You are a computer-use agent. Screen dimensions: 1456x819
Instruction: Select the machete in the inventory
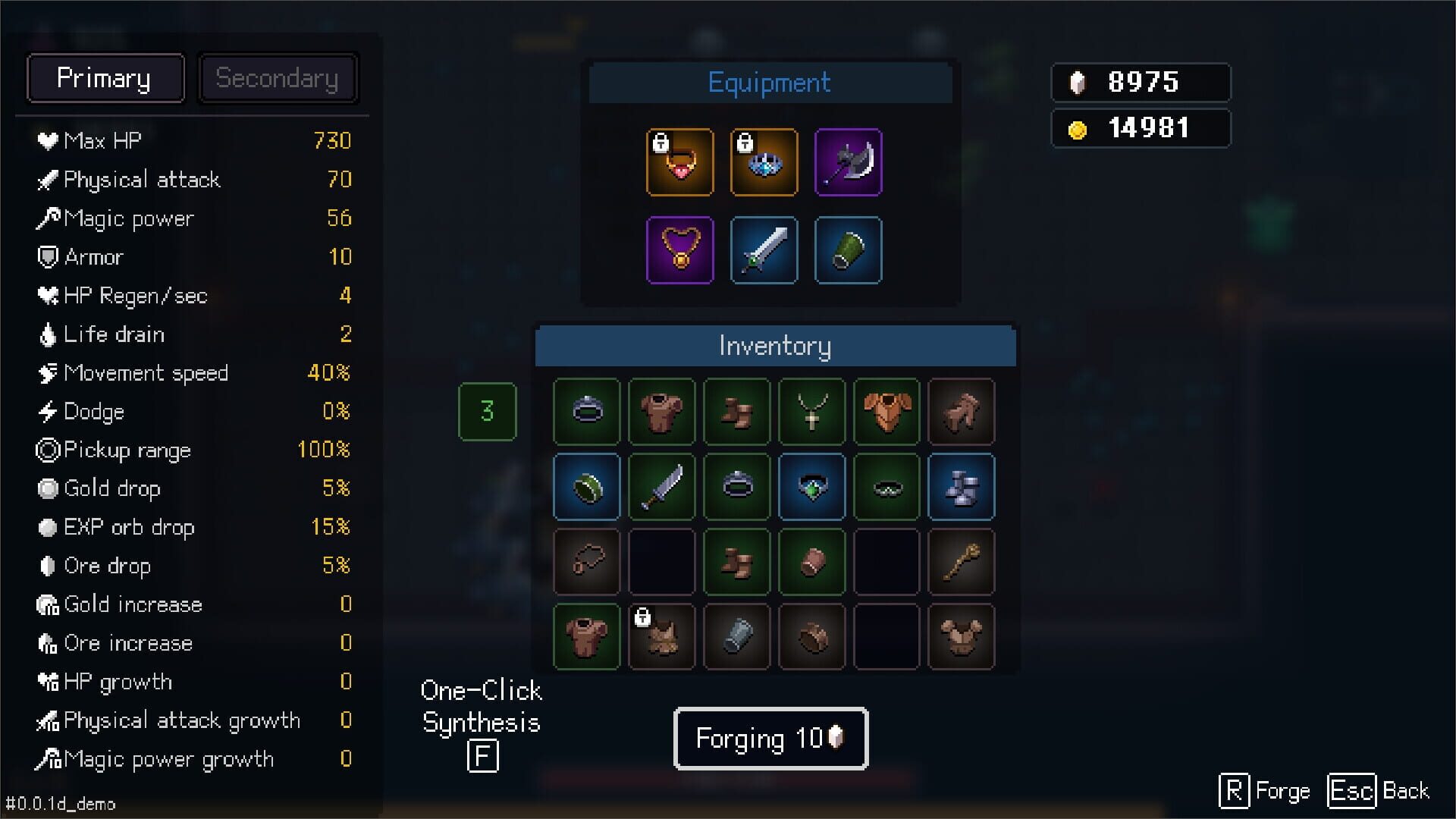tap(661, 487)
